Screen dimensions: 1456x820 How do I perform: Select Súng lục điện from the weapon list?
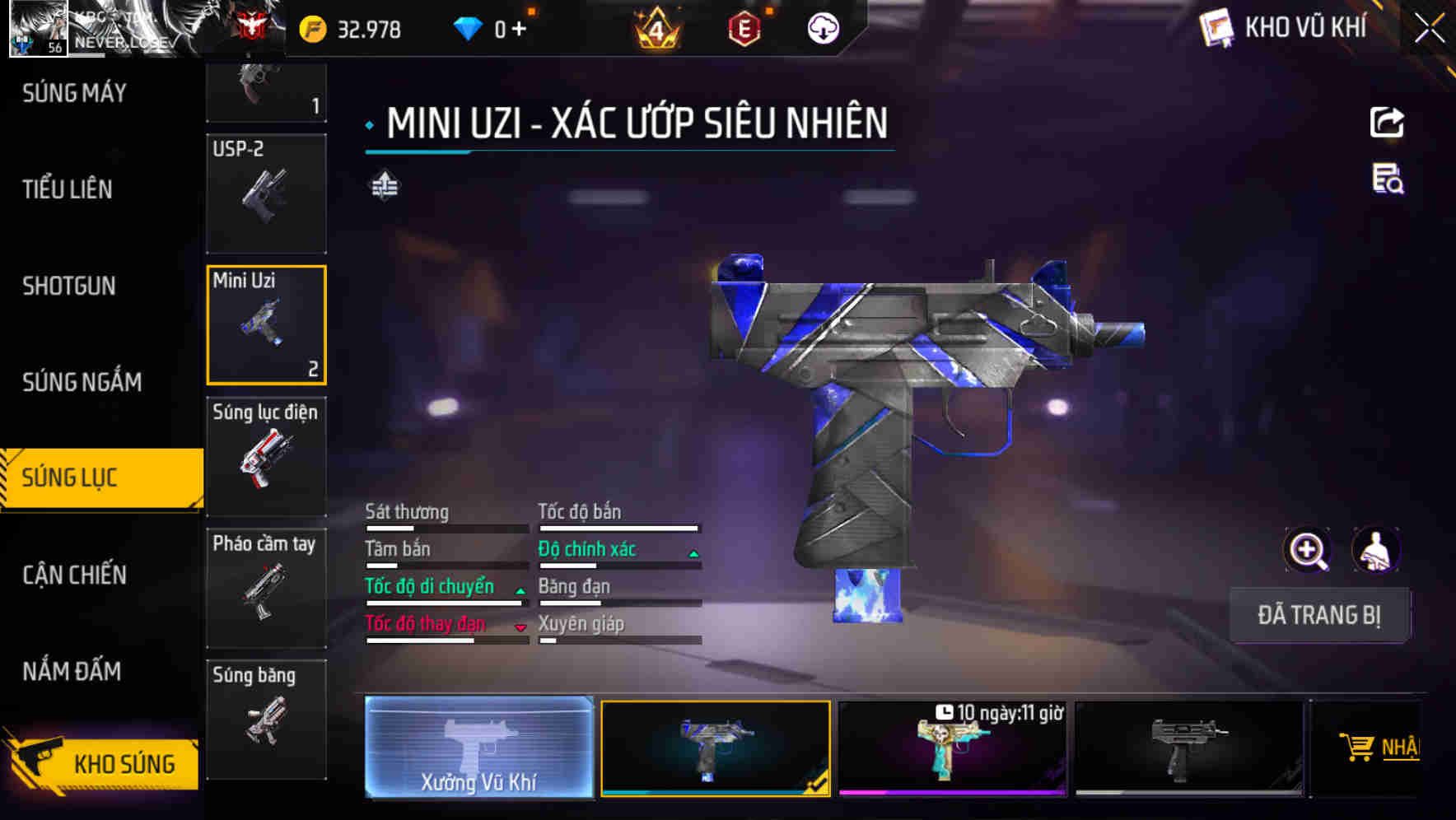point(265,457)
